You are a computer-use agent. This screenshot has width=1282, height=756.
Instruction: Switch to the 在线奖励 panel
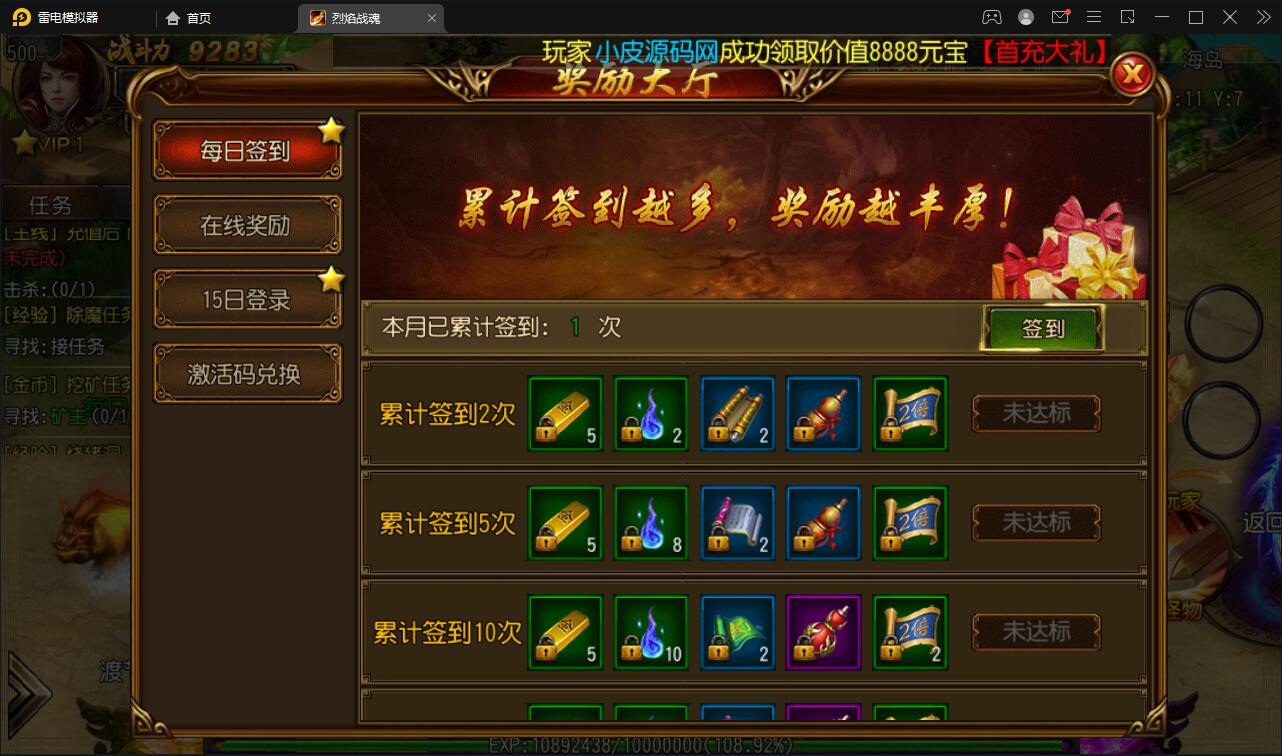pos(247,225)
